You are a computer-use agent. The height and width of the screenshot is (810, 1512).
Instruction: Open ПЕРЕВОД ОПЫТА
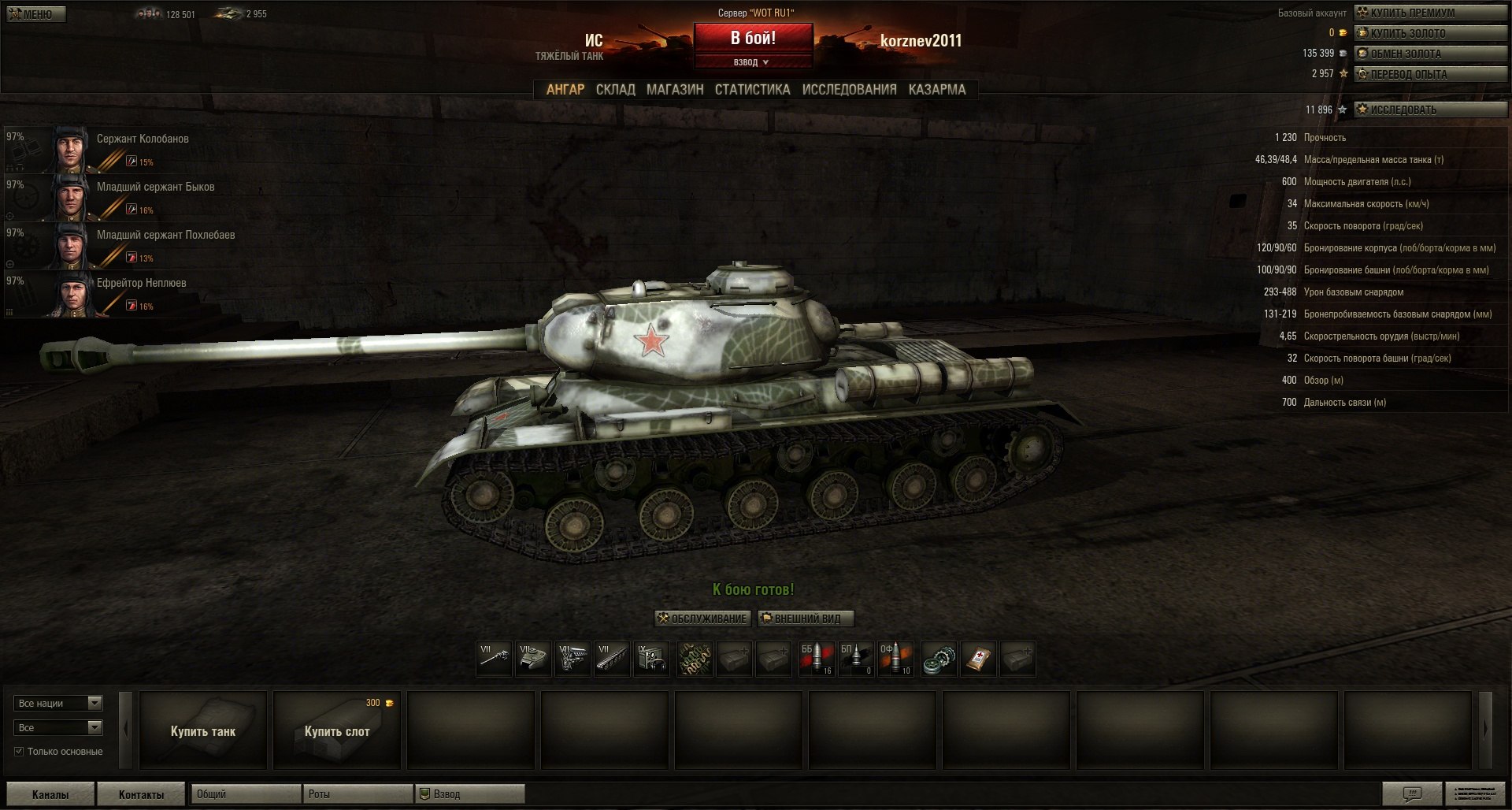point(1429,74)
